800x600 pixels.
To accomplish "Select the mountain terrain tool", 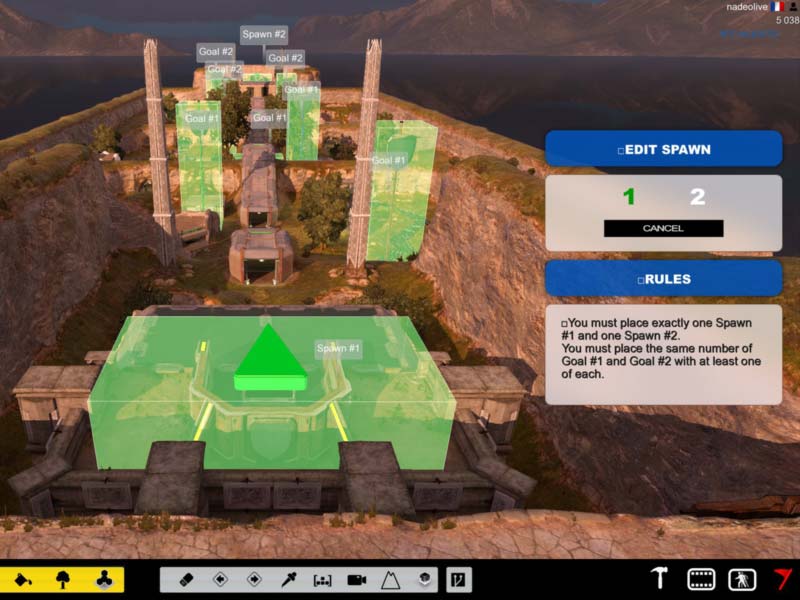I will (x=390, y=579).
